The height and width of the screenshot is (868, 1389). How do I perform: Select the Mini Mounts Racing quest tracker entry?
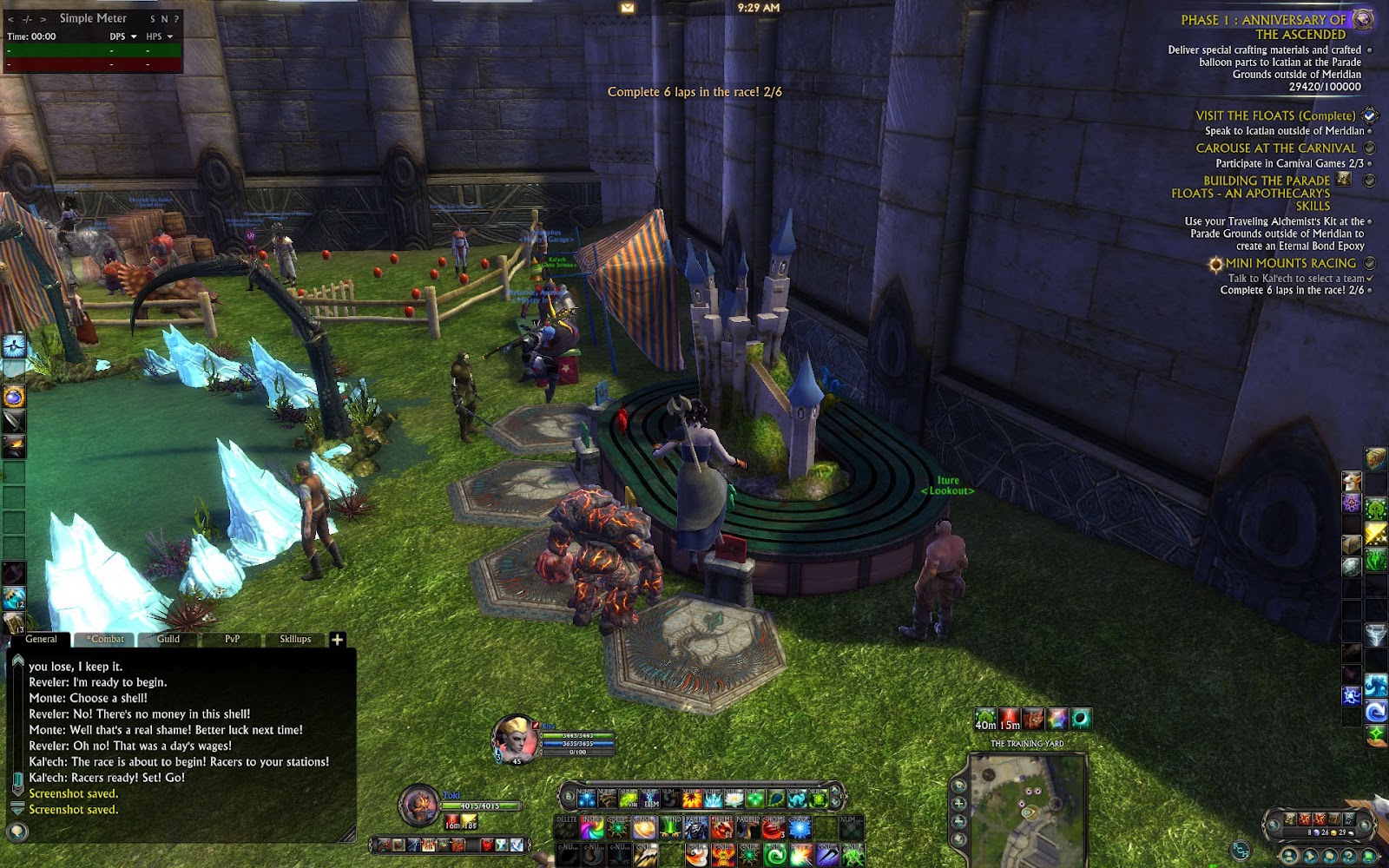point(1290,263)
